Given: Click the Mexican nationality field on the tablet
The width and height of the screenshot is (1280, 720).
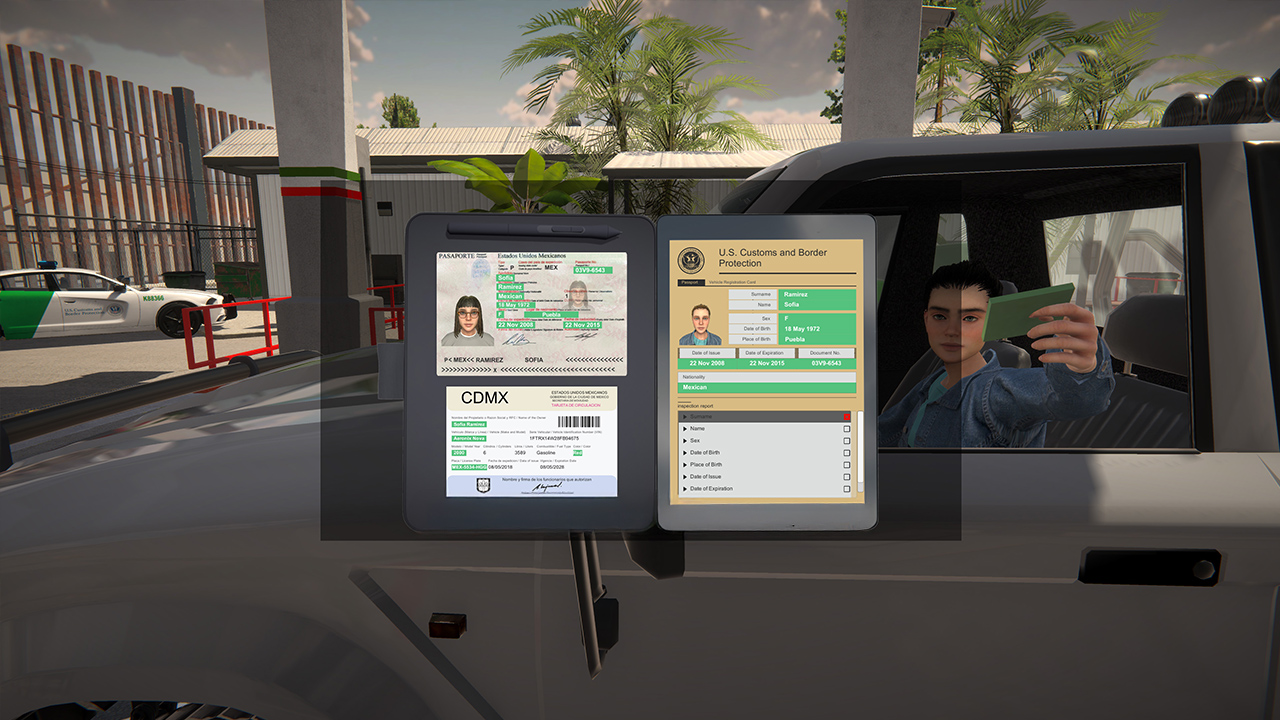Looking at the screenshot, I should click(x=697, y=386).
